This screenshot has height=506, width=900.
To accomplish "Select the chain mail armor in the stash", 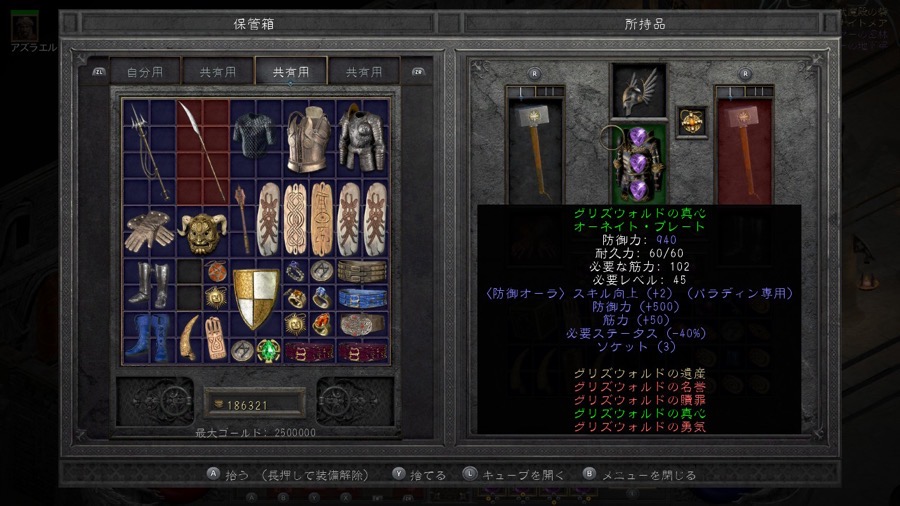I will click(255, 138).
